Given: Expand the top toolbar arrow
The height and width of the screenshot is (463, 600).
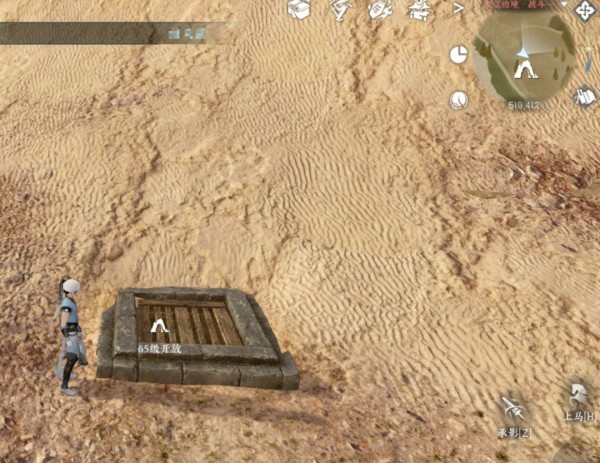Looking at the screenshot, I should 459,7.
